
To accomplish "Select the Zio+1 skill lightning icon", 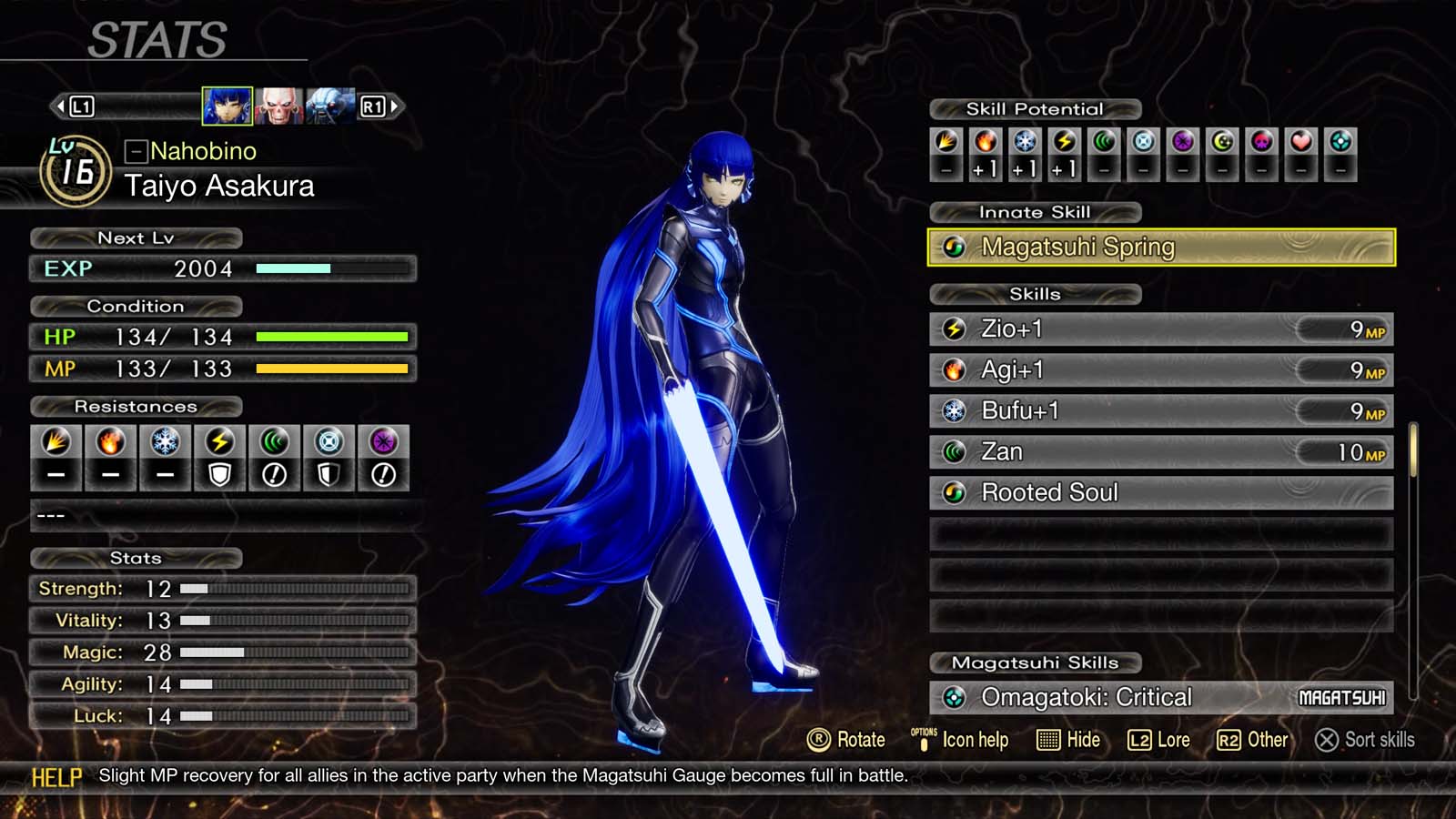I will click(x=954, y=329).
